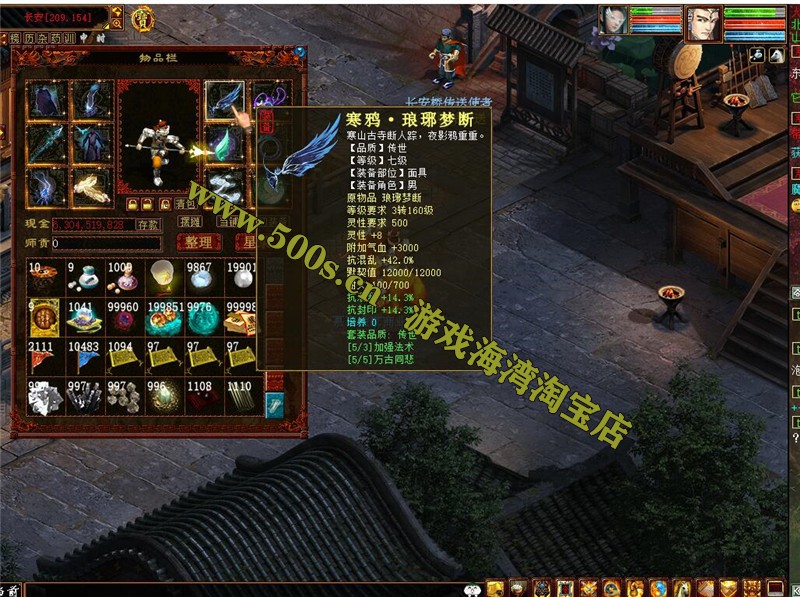Click the pet portrait with white mask
The width and height of the screenshot is (800, 597).
613,22
